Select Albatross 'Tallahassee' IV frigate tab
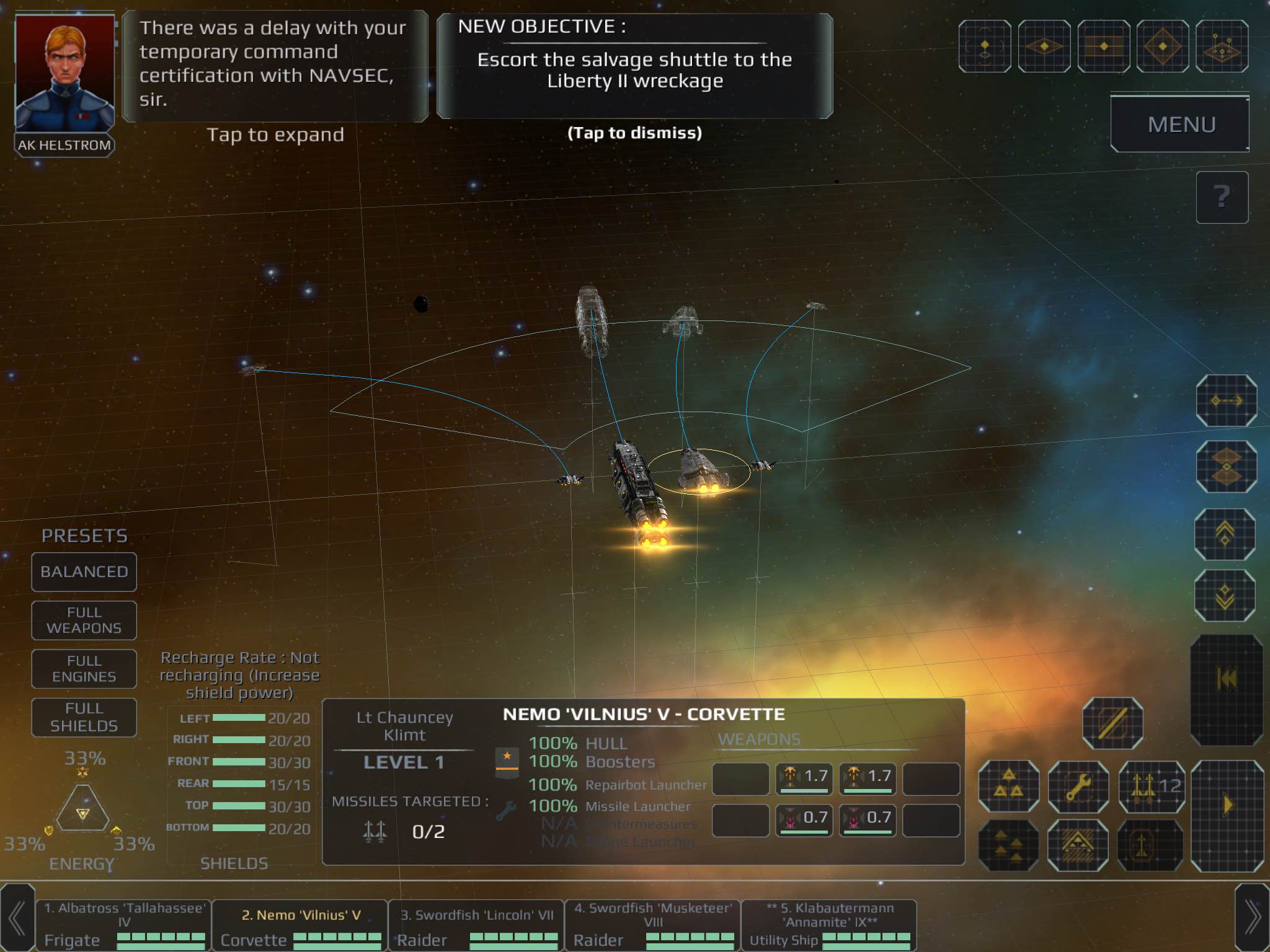Image resolution: width=1270 pixels, height=952 pixels. point(123,925)
